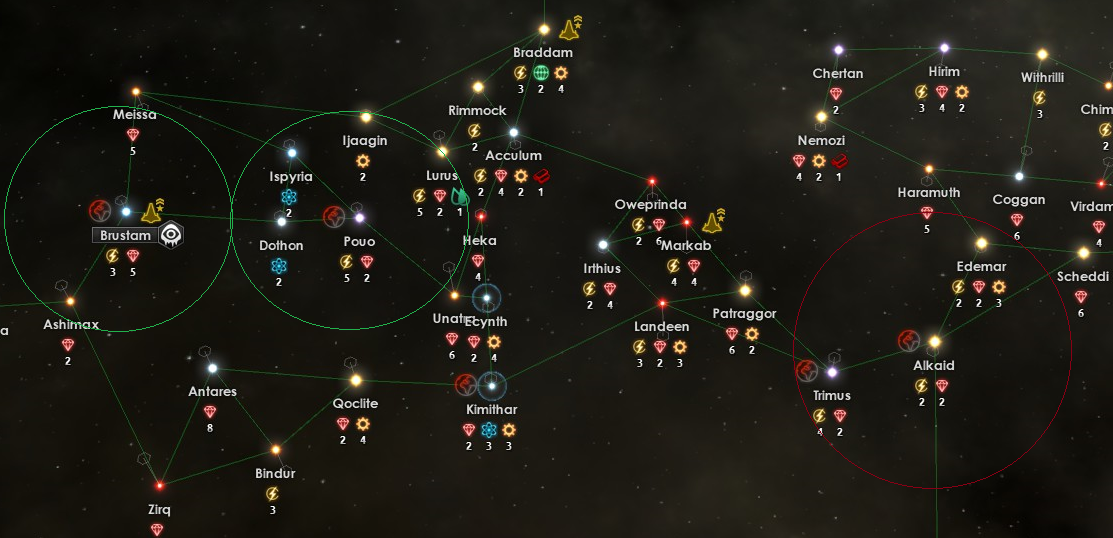Choose the Chertan system label

(838, 74)
